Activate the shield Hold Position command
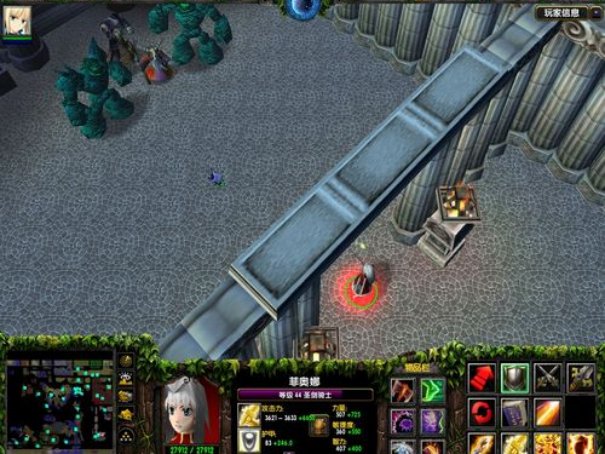 [x=515, y=377]
